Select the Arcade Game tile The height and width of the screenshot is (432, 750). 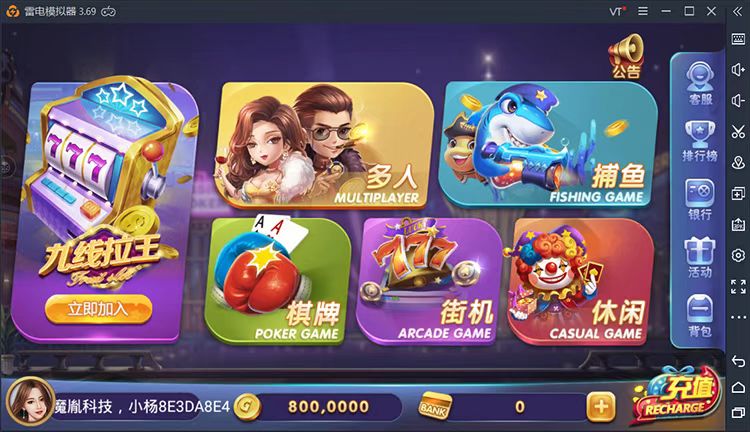pos(430,280)
